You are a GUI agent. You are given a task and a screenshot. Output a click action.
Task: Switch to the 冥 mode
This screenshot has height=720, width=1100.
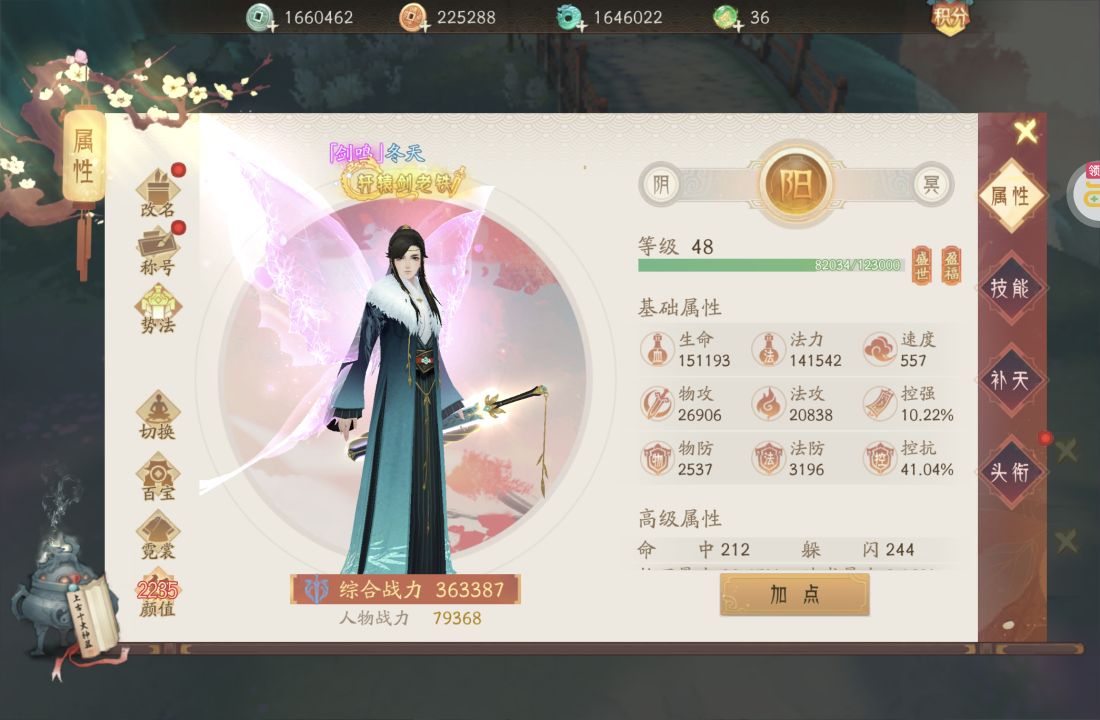931,184
